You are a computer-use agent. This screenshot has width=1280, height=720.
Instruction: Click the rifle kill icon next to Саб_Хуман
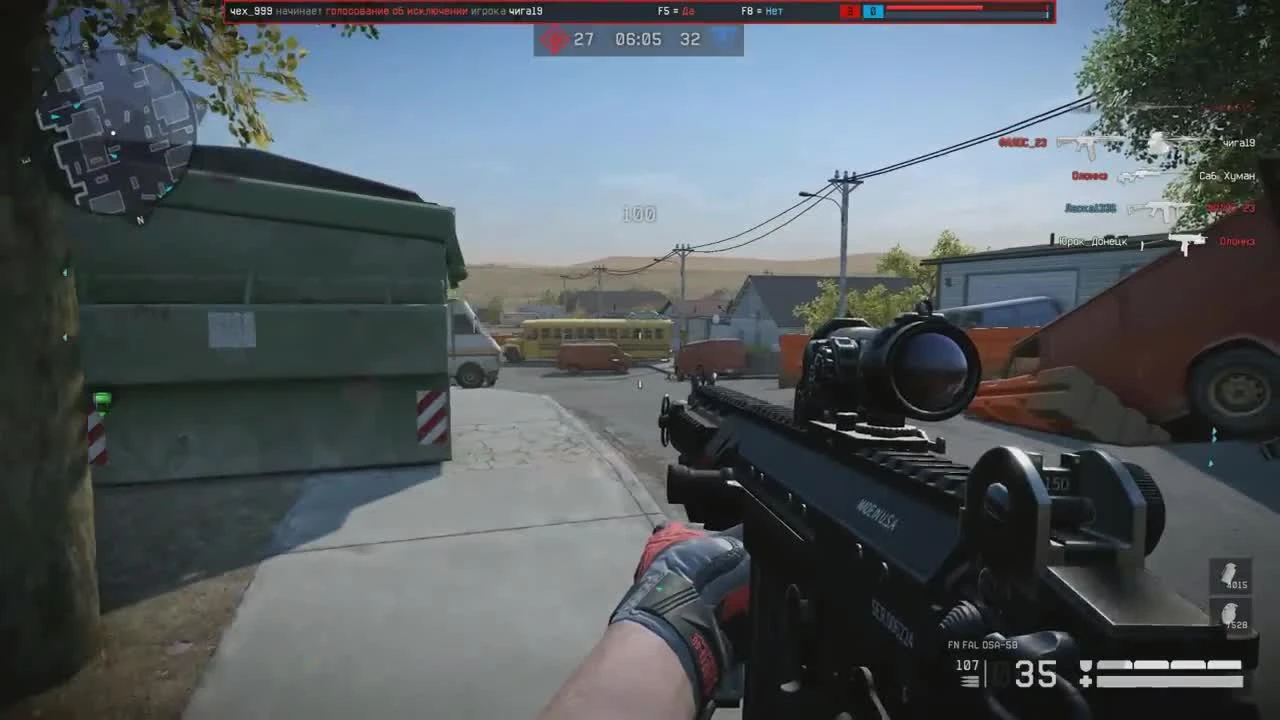1142,176
